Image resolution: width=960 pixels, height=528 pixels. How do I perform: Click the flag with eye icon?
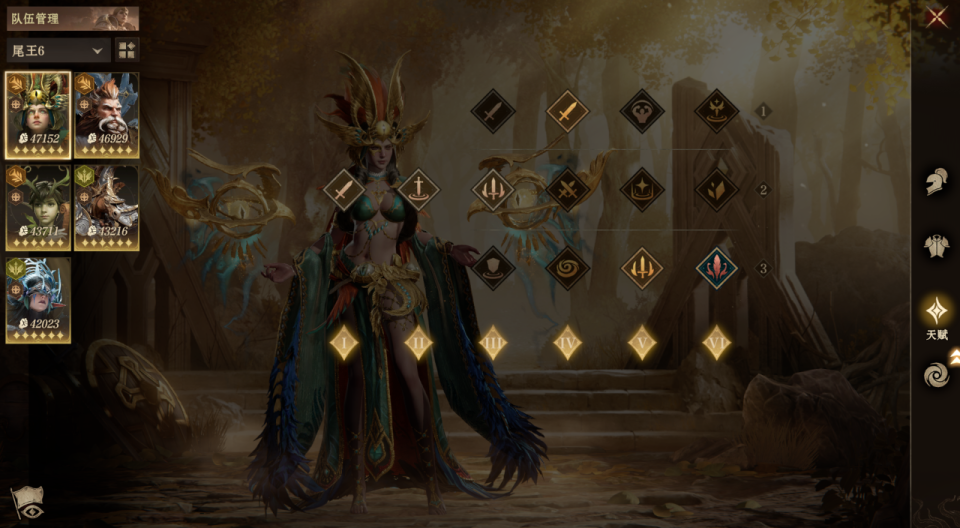tap(26, 503)
